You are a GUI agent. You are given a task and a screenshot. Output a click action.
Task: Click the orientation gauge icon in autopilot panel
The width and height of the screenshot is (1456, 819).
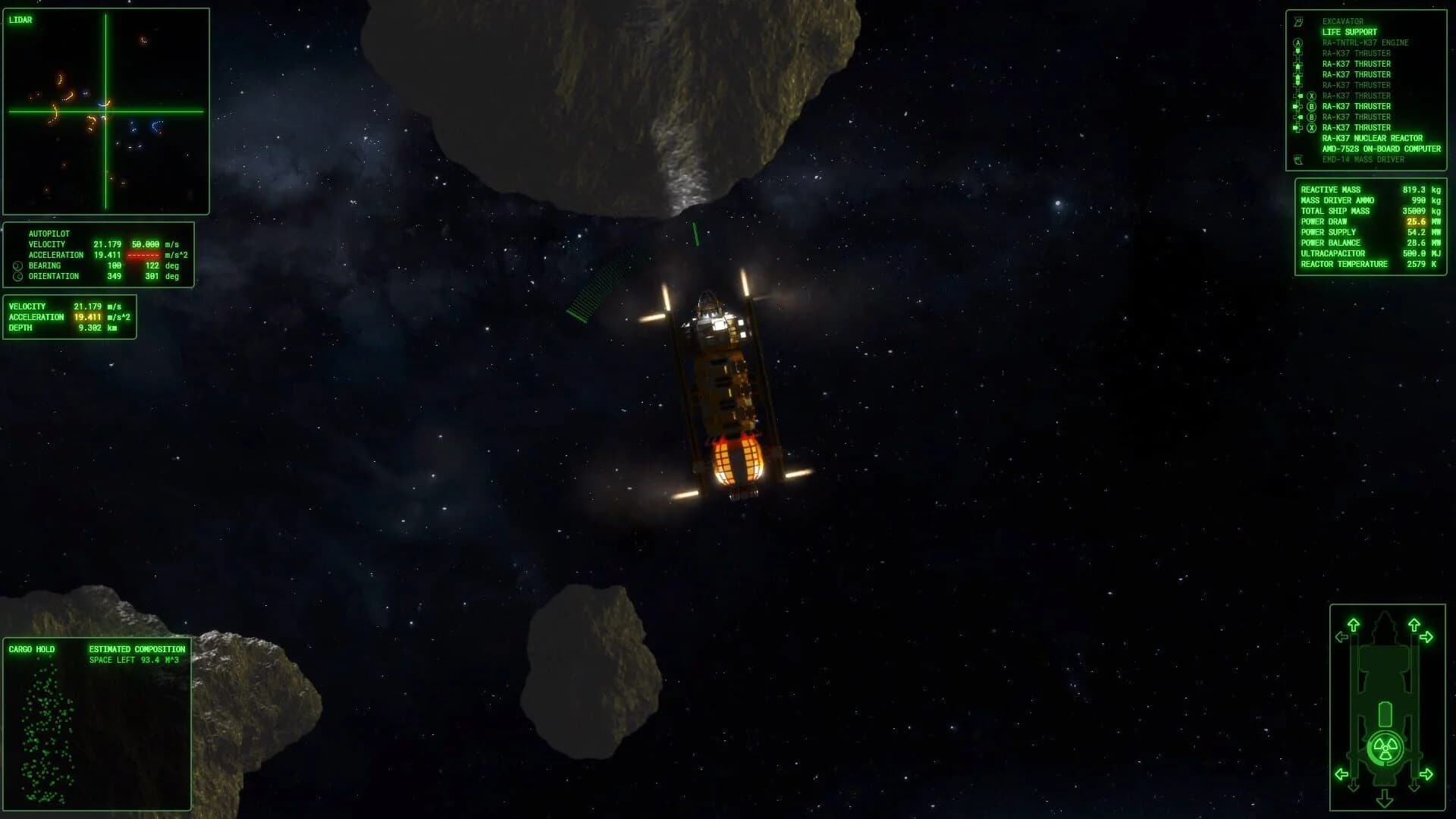[x=17, y=276]
